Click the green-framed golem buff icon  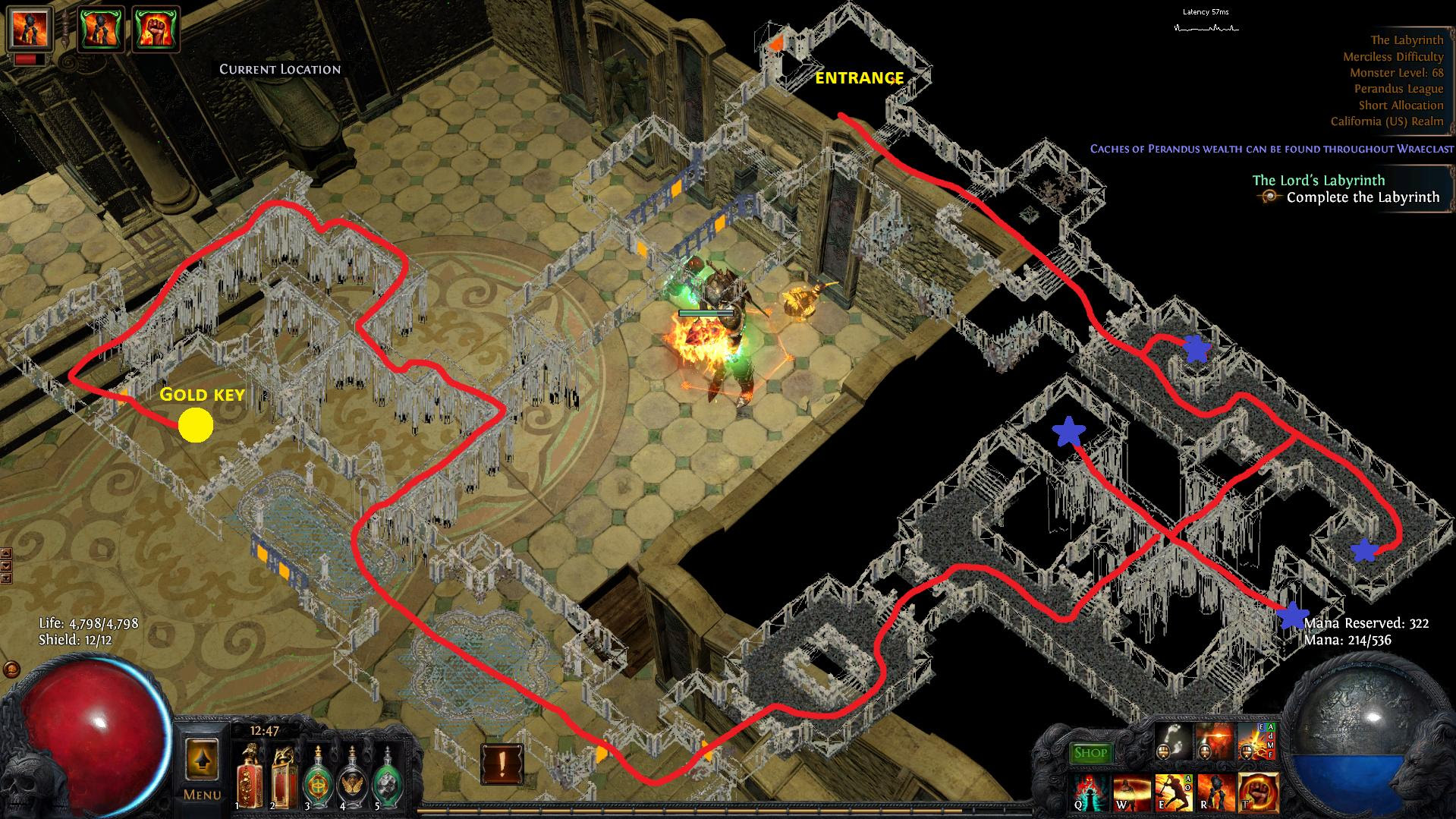click(x=102, y=29)
